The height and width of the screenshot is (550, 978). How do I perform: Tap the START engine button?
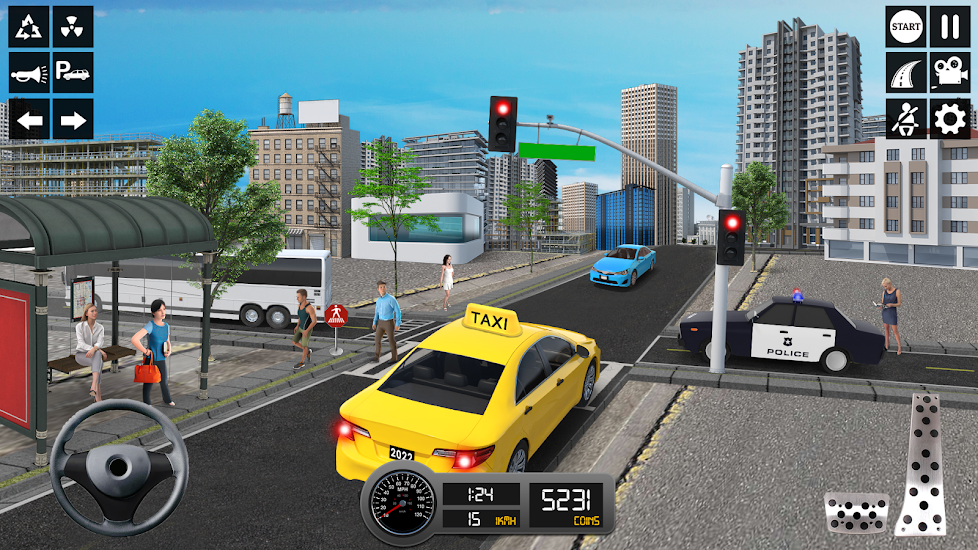[x=905, y=26]
